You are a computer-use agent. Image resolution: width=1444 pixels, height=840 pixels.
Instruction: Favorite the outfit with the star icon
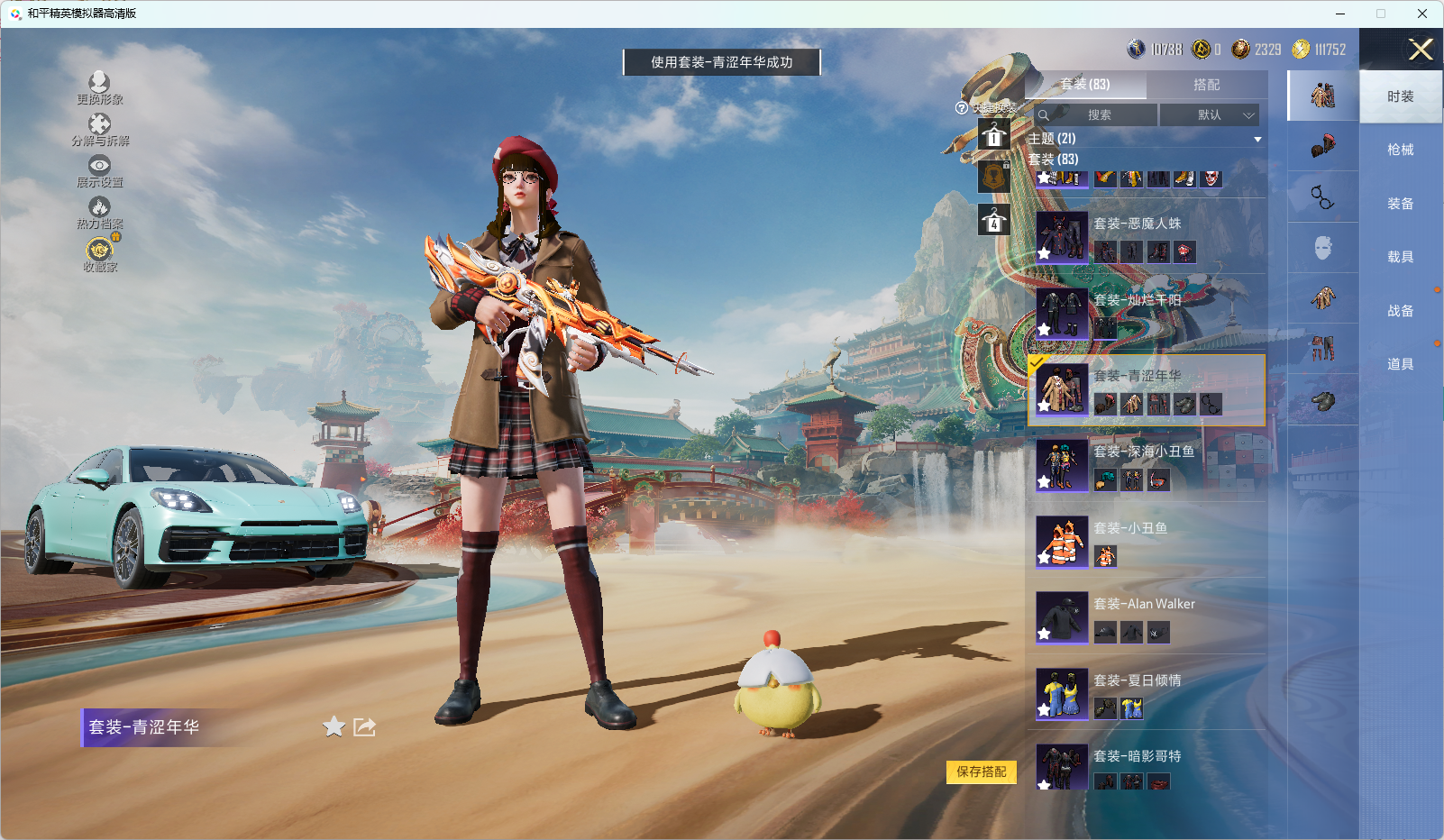coord(334,726)
